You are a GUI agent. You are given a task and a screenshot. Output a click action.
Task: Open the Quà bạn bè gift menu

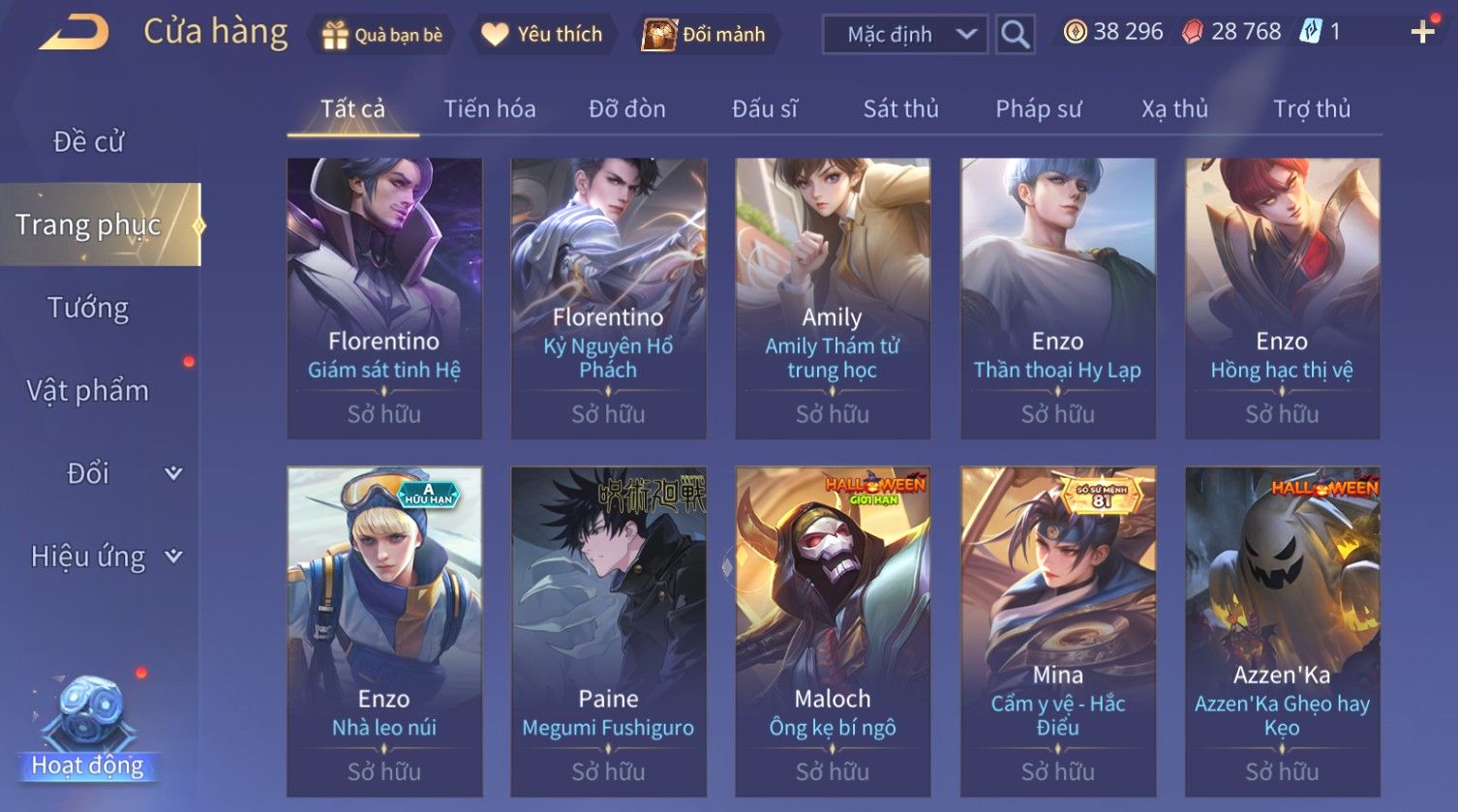click(382, 35)
